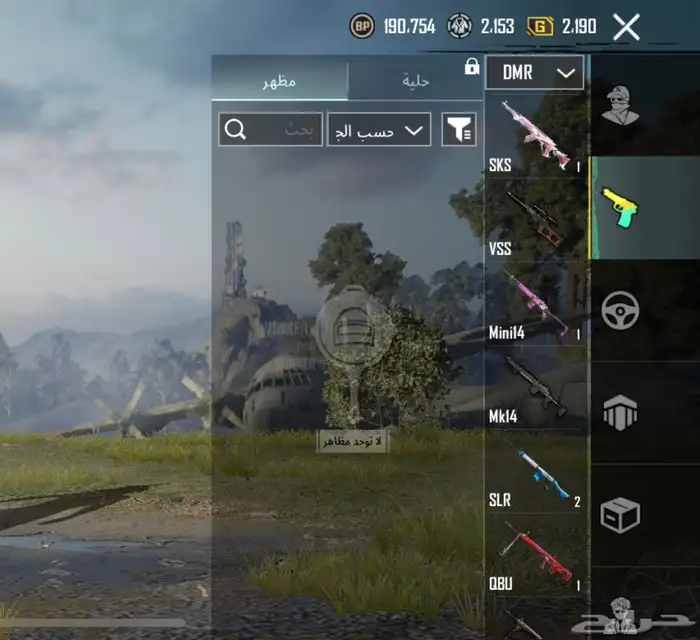Choose the SLR weapon skin
The image size is (700, 640).
pos(535,472)
